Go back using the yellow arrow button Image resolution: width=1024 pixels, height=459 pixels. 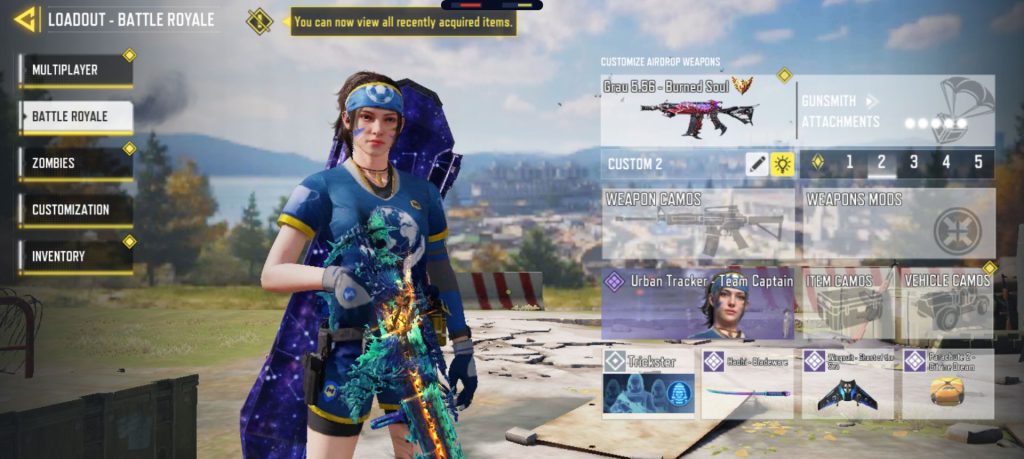point(25,19)
